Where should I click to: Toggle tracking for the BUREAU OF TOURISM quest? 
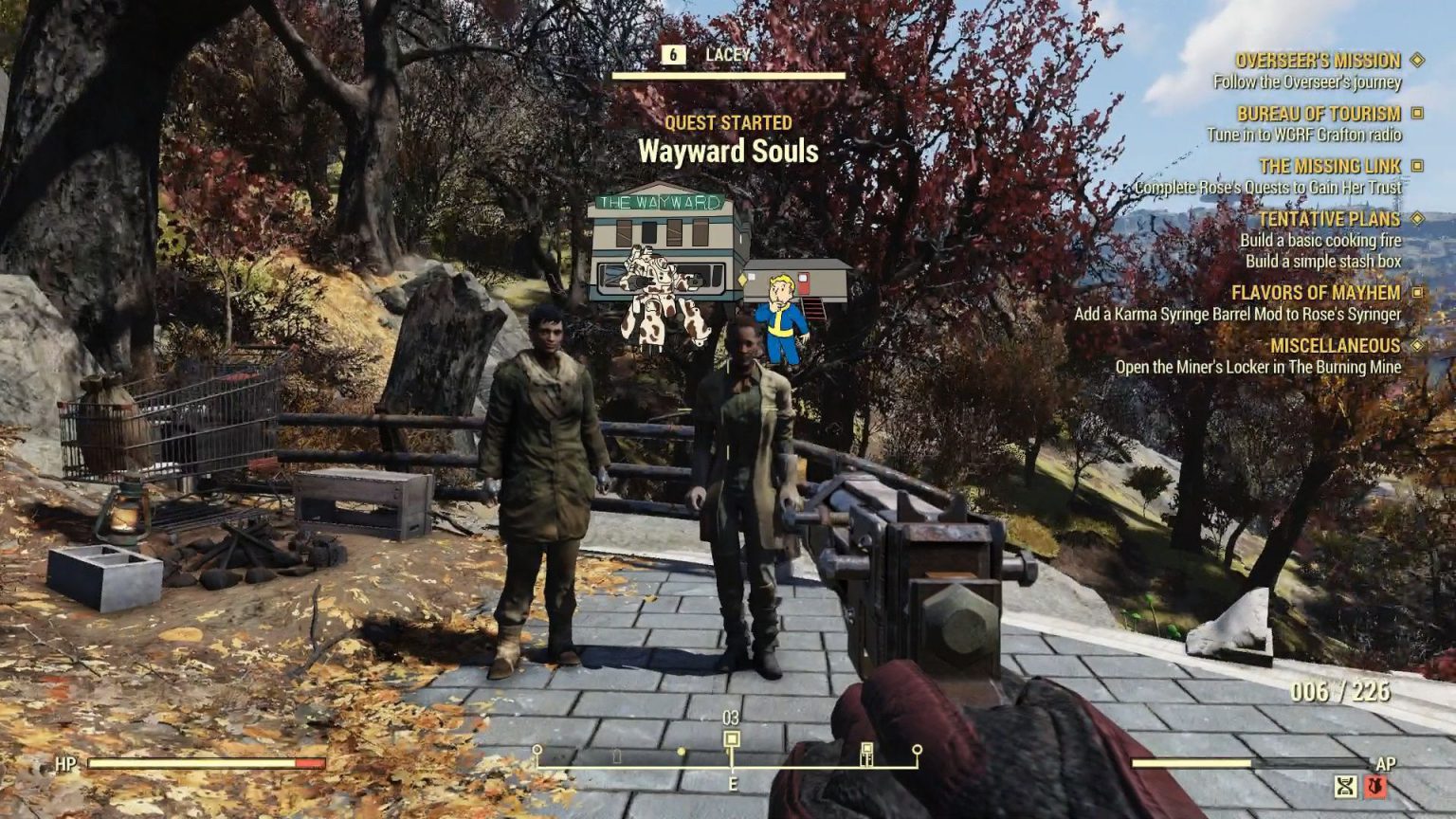click(x=1417, y=113)
